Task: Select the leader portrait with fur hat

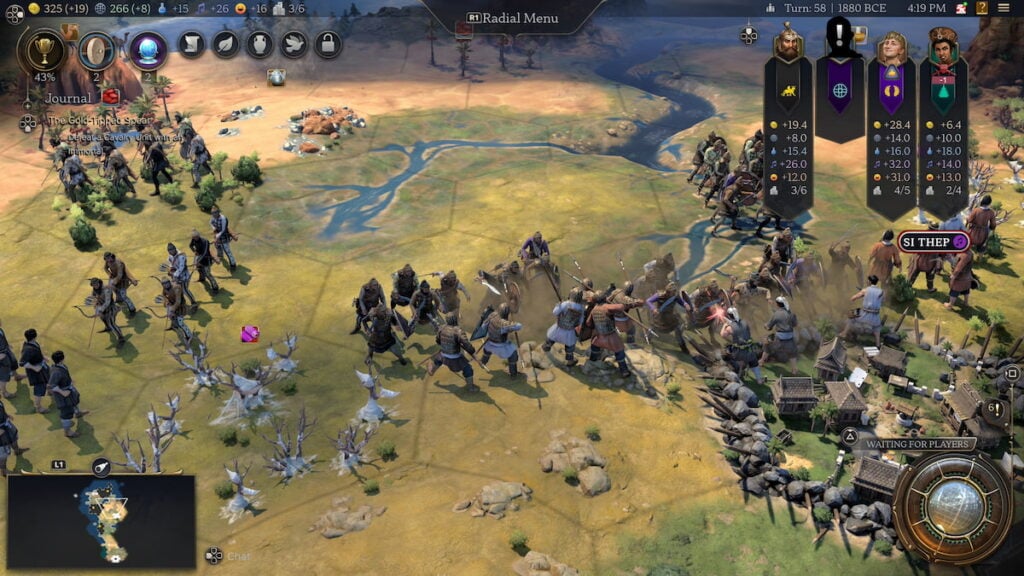Action: coord(943,44)
